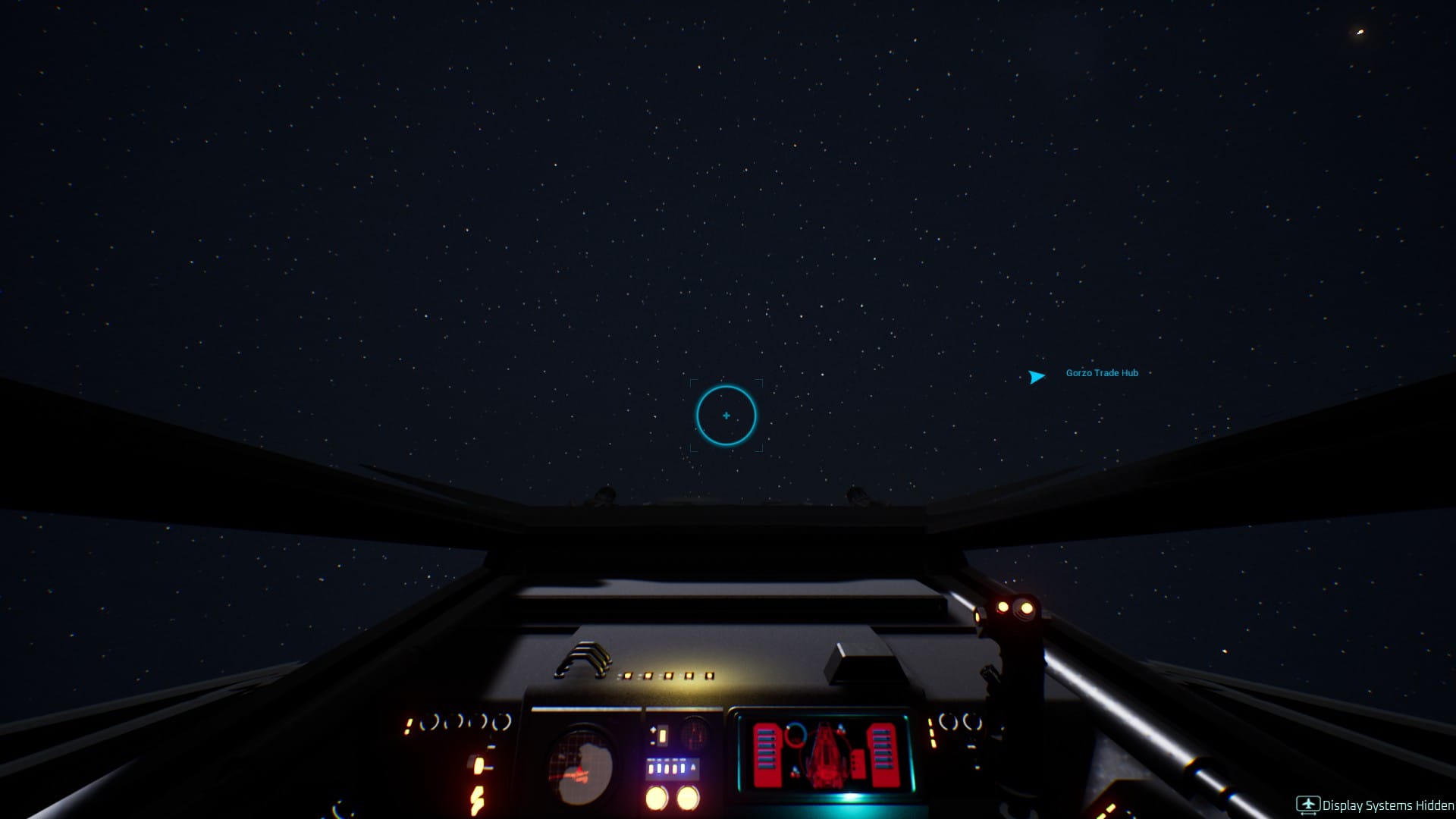Toggle the amber light cluster on the right strut
The height and width of the screenshot is (819, 1456).
click(x=1016, y=607)
